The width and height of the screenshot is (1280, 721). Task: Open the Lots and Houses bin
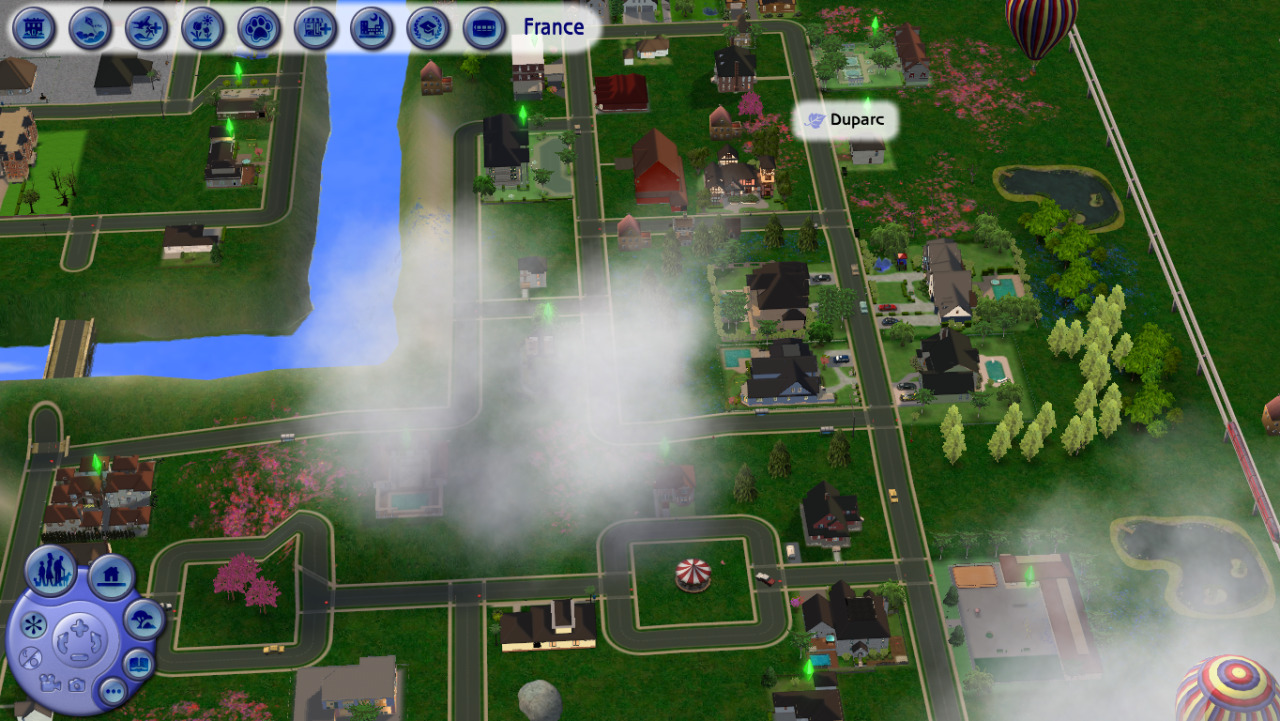coord(111,576)
